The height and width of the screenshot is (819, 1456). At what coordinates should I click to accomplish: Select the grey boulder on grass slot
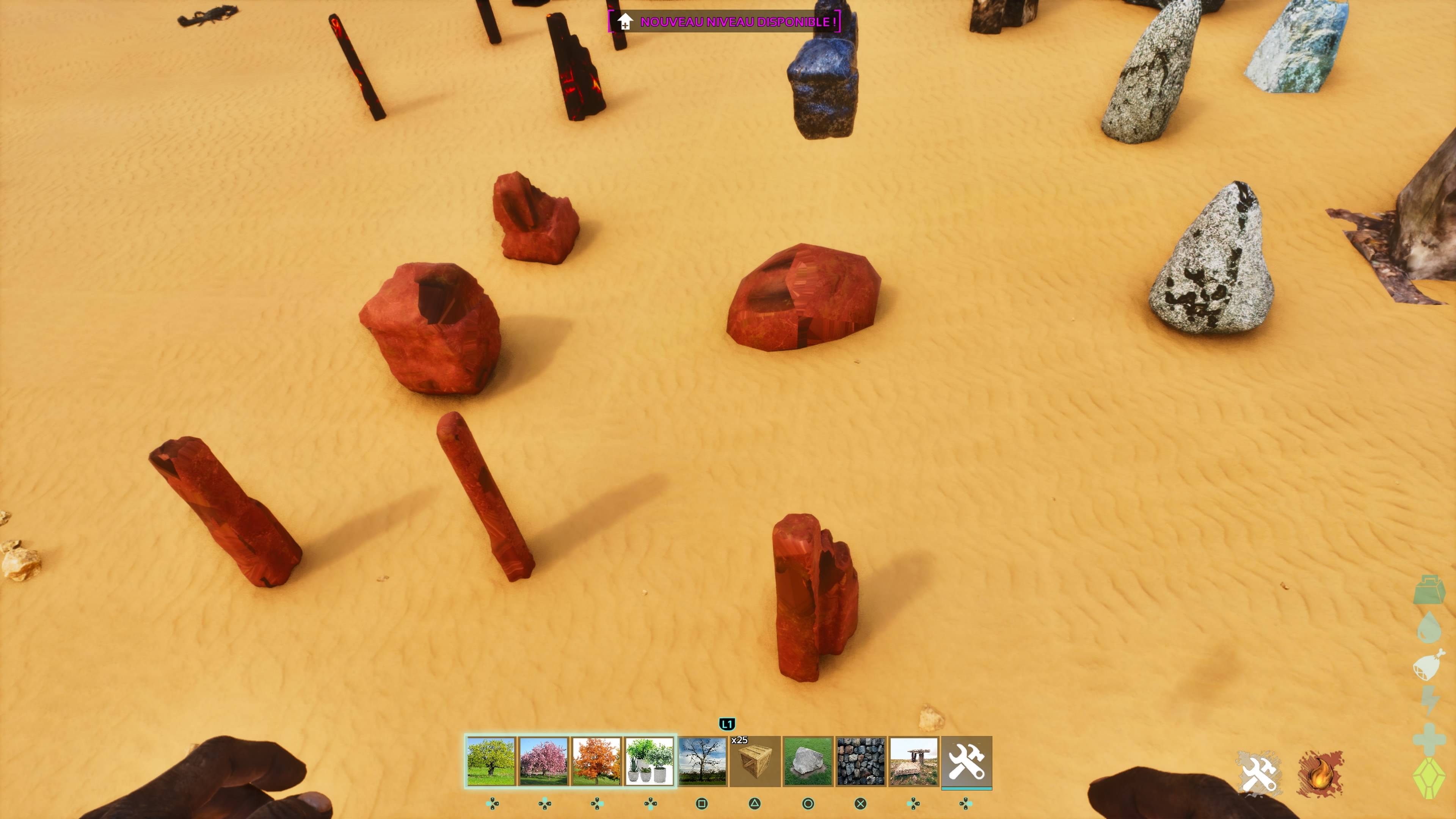808,761
